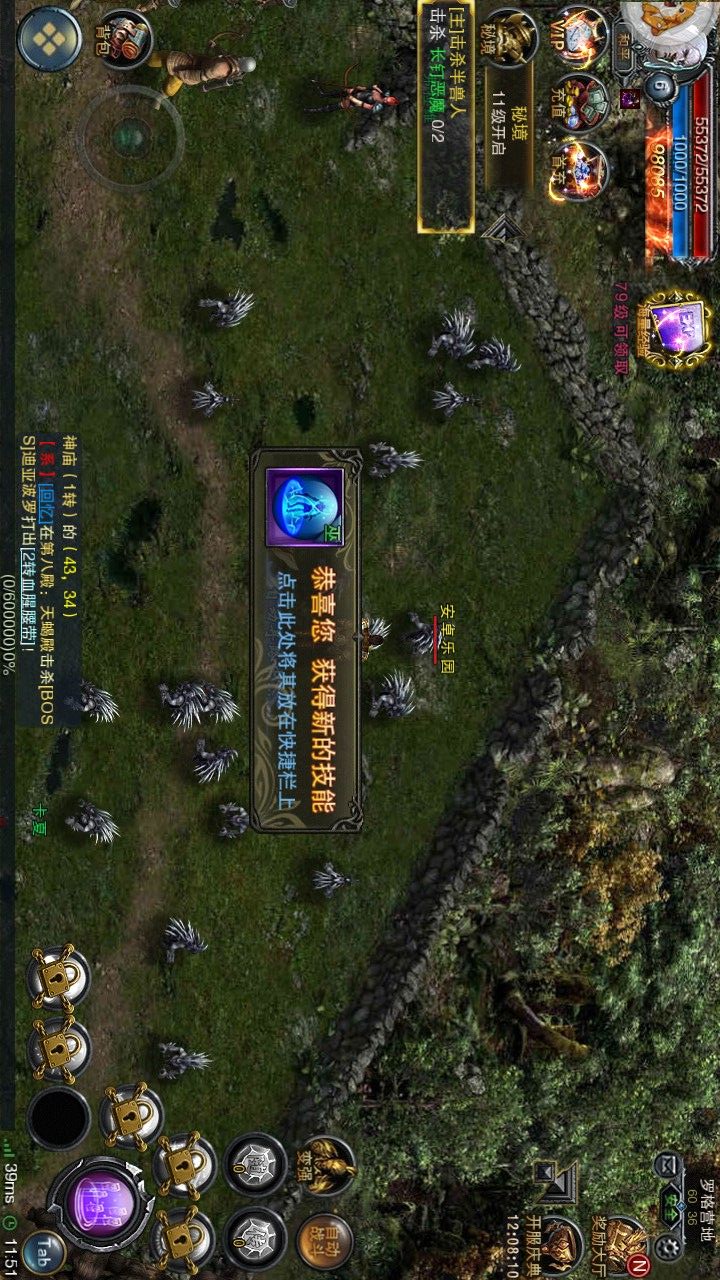Select the main quest tracker 击杀半兽人

pos(445,115)
